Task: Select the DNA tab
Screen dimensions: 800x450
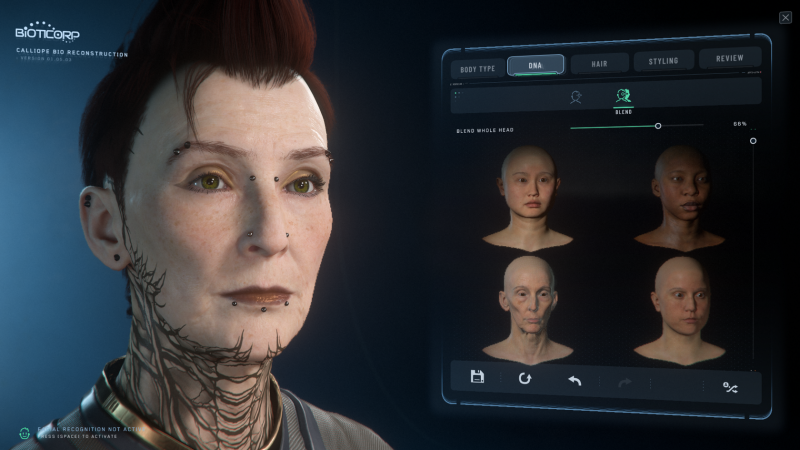Action: 535,65
